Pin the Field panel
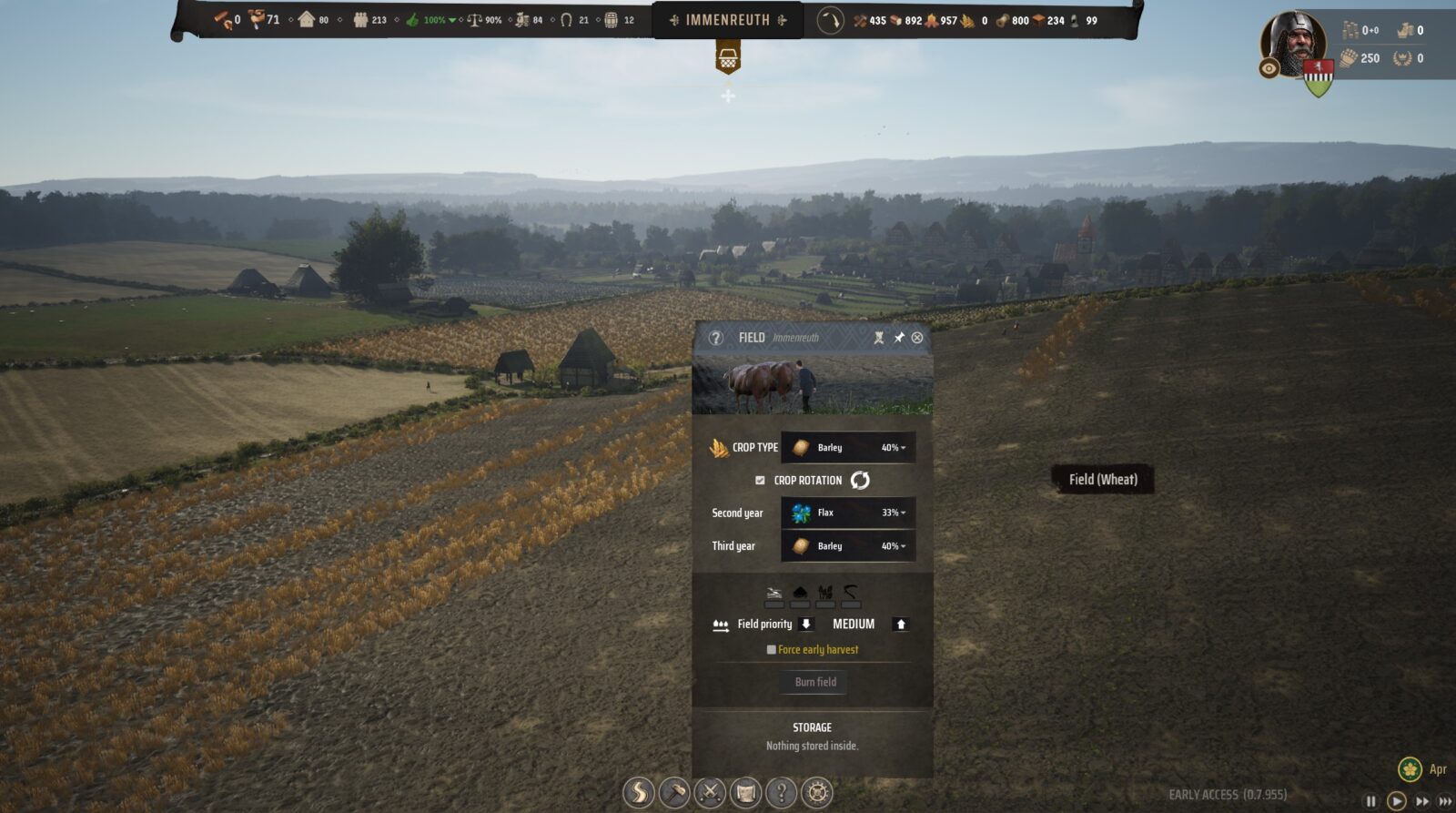This screenshot has height=813, width=1456. pyautogui.click(x=899, y=338)
